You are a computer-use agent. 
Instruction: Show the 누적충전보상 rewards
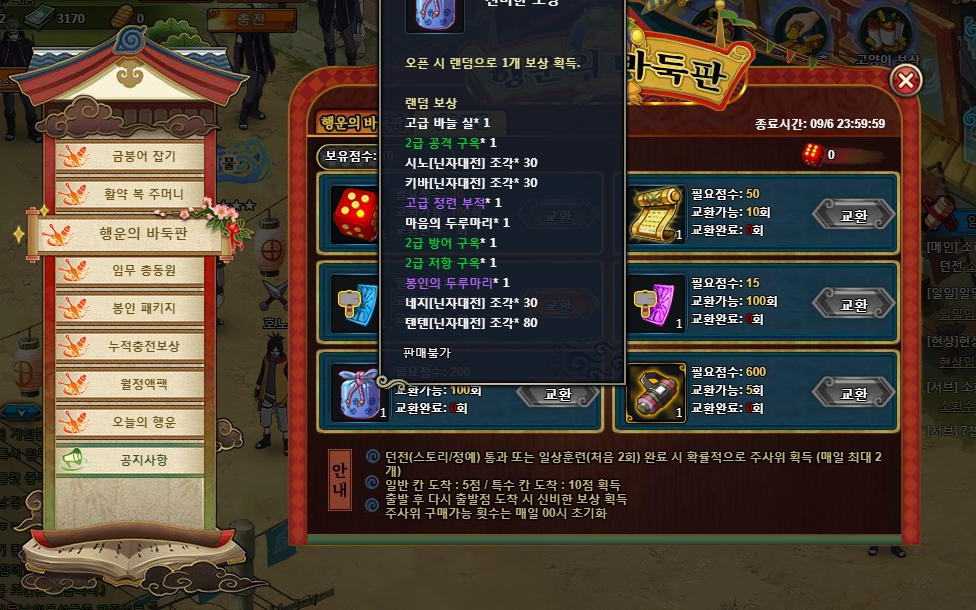coord(137,346)
